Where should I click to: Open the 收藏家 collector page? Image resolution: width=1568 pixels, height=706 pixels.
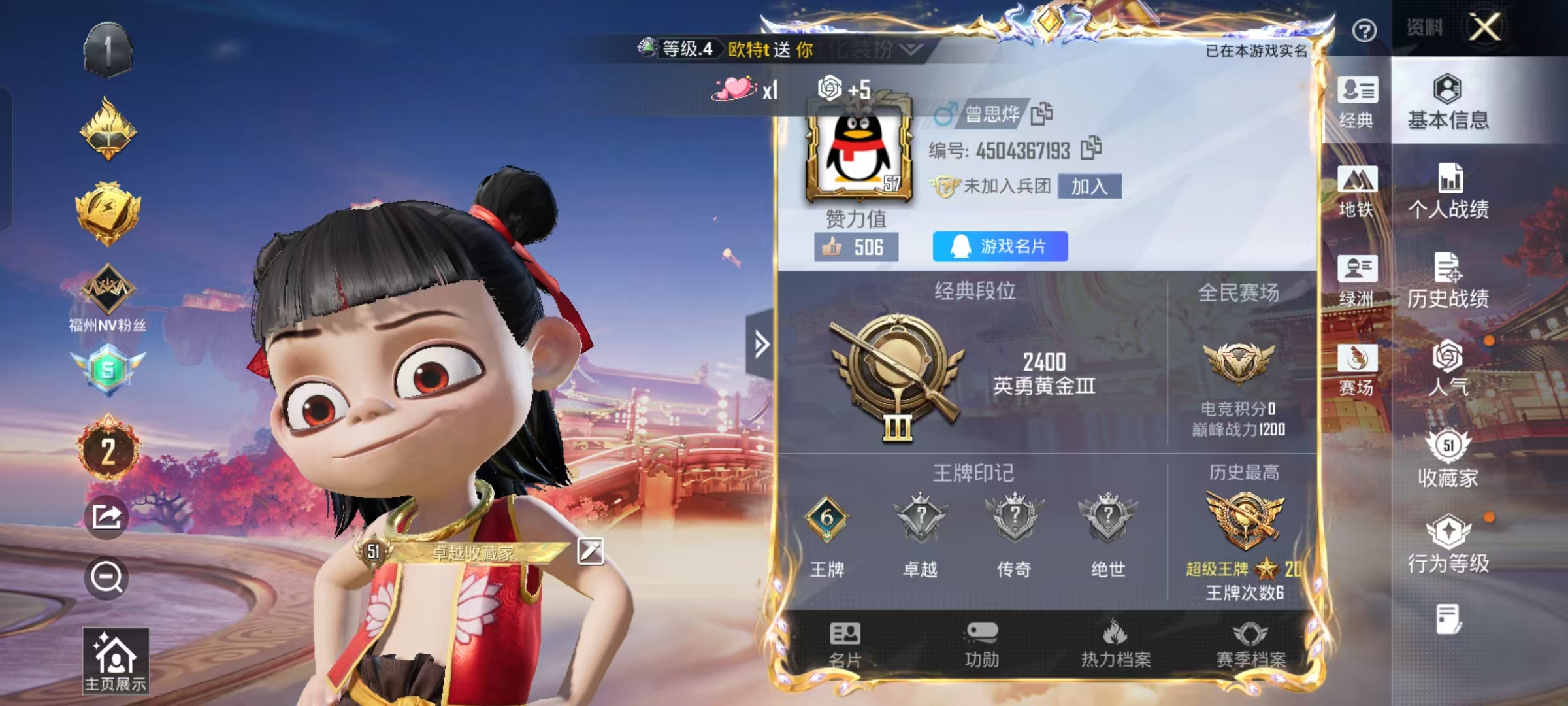click(x=1448, y=459)
